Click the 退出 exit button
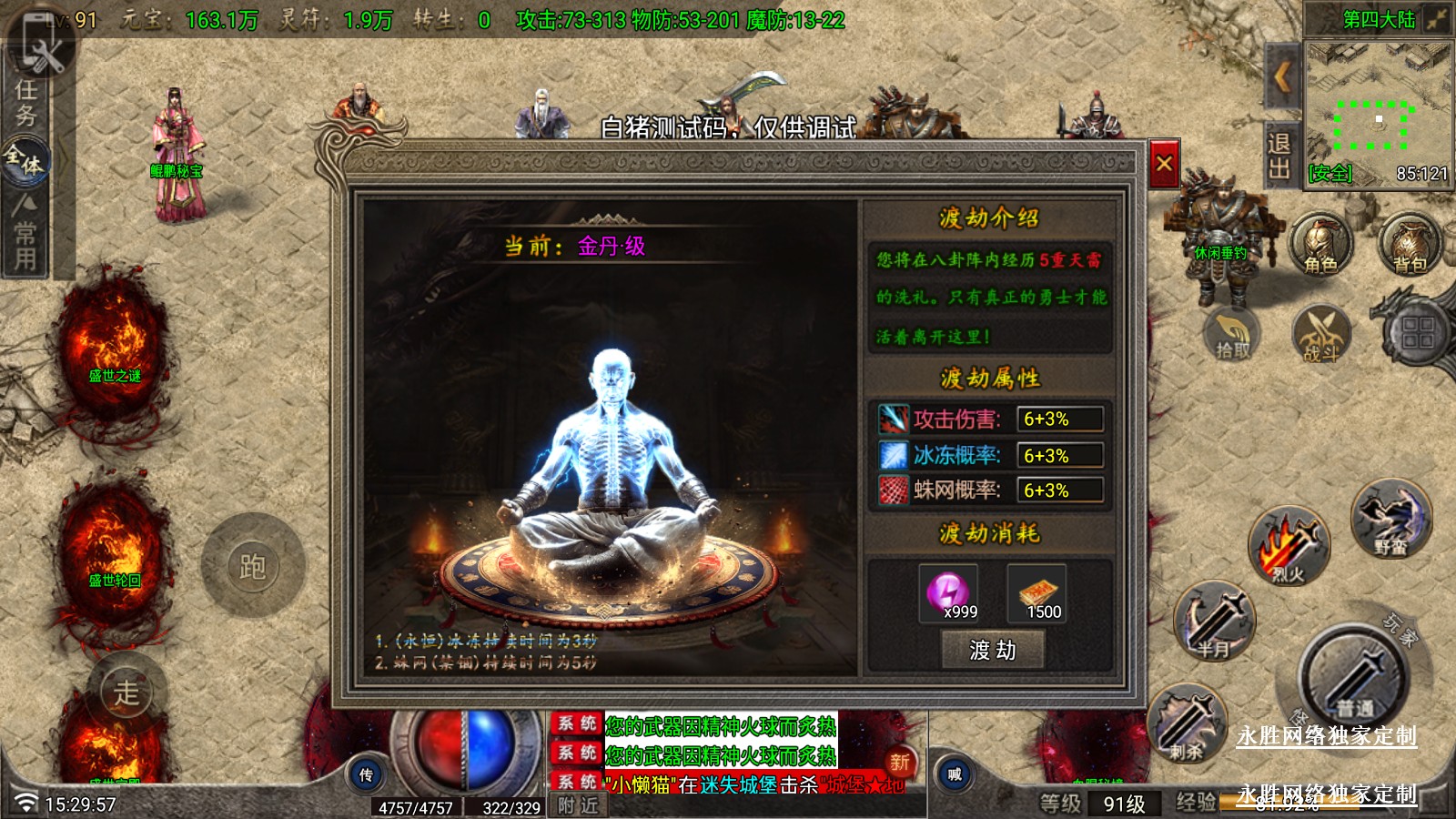This screenshot has height=819, width=1456. coord(1279,155)
